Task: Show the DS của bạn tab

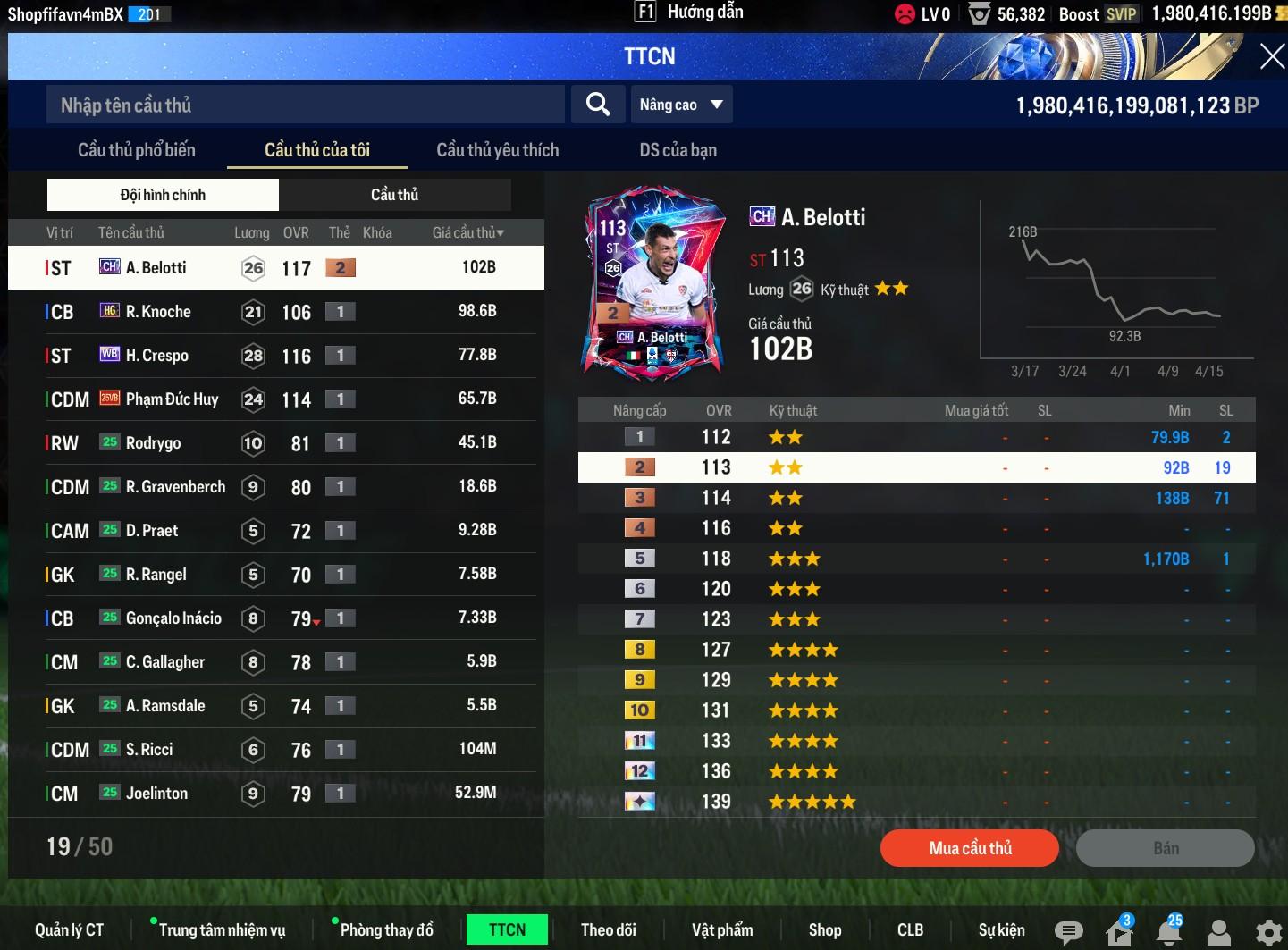Action: (678, 150)
